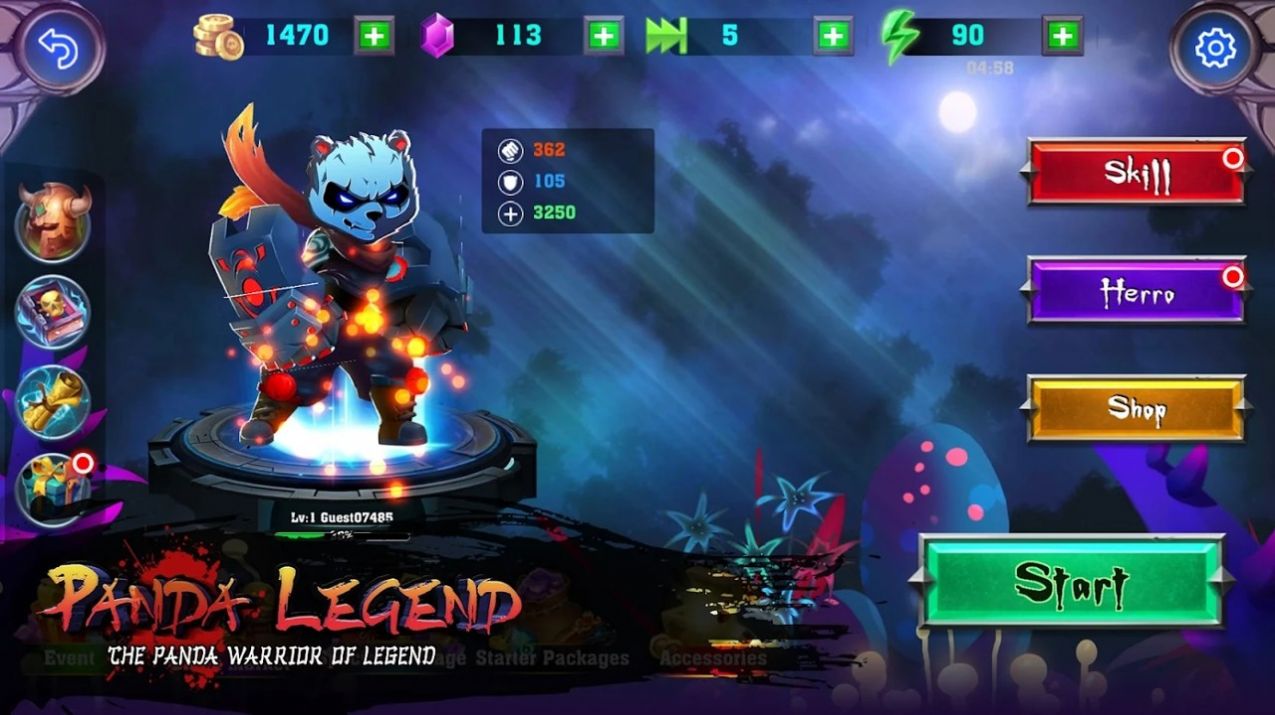1275x715 pixels.
Task: Open the gear settings menu
Action: coord(1215,48)
